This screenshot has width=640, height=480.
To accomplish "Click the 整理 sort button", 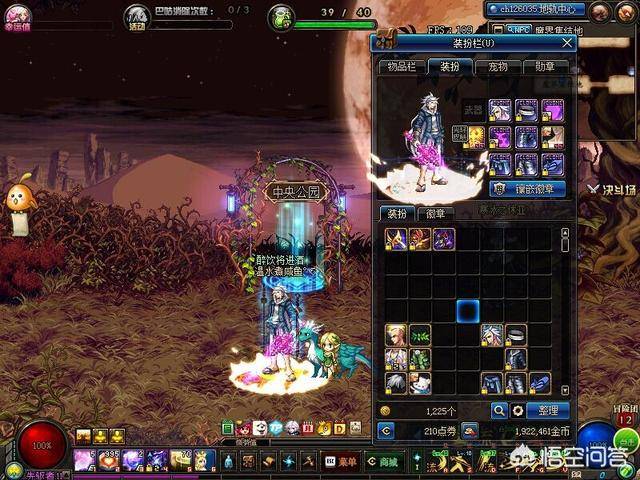I will [x=548, y=410].
